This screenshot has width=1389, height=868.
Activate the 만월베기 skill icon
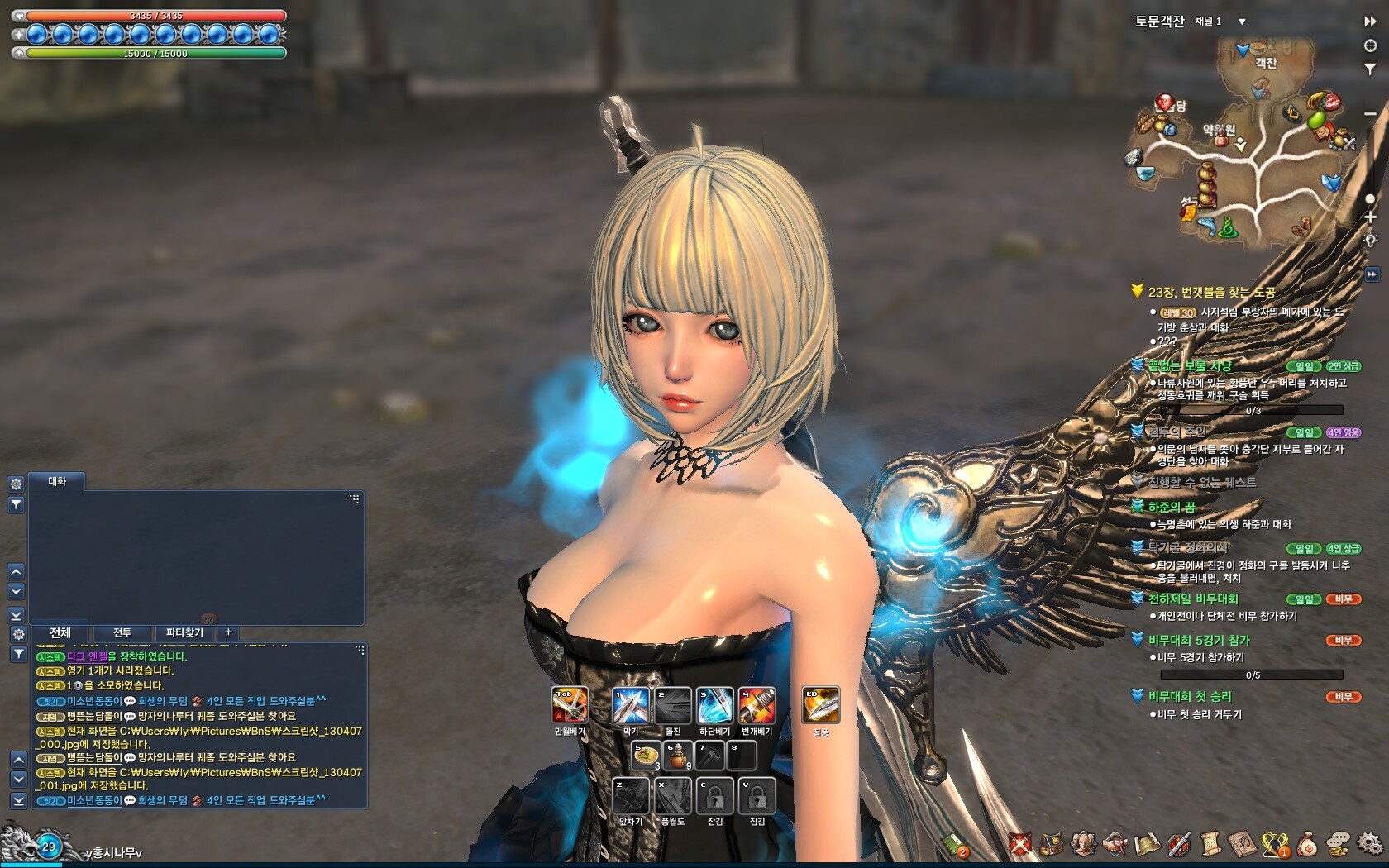(x=569, y=704)
